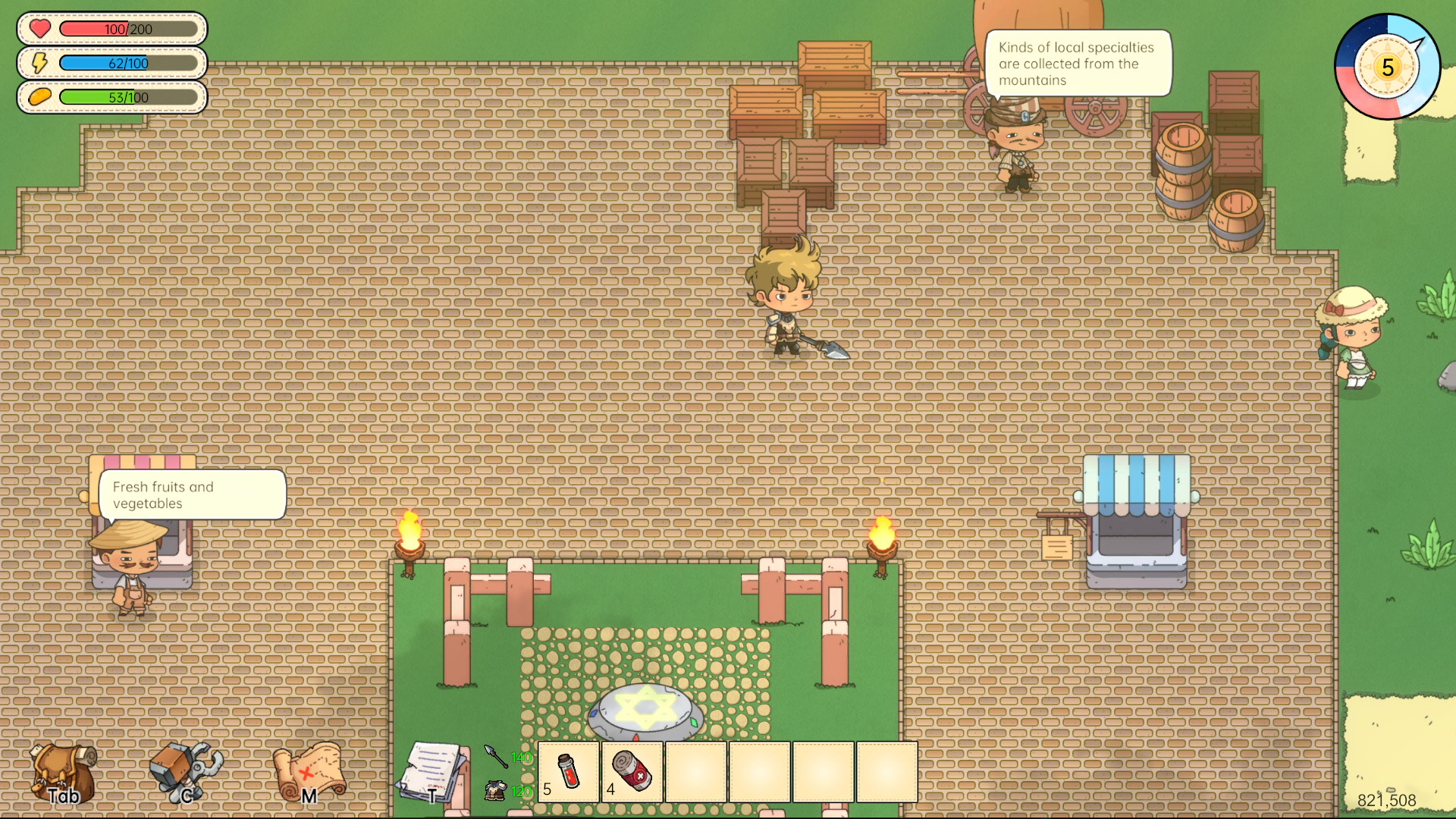Select the health potion in the hotbar
This screenshot has width=1456, height=819.
click(x=567, y=772)
